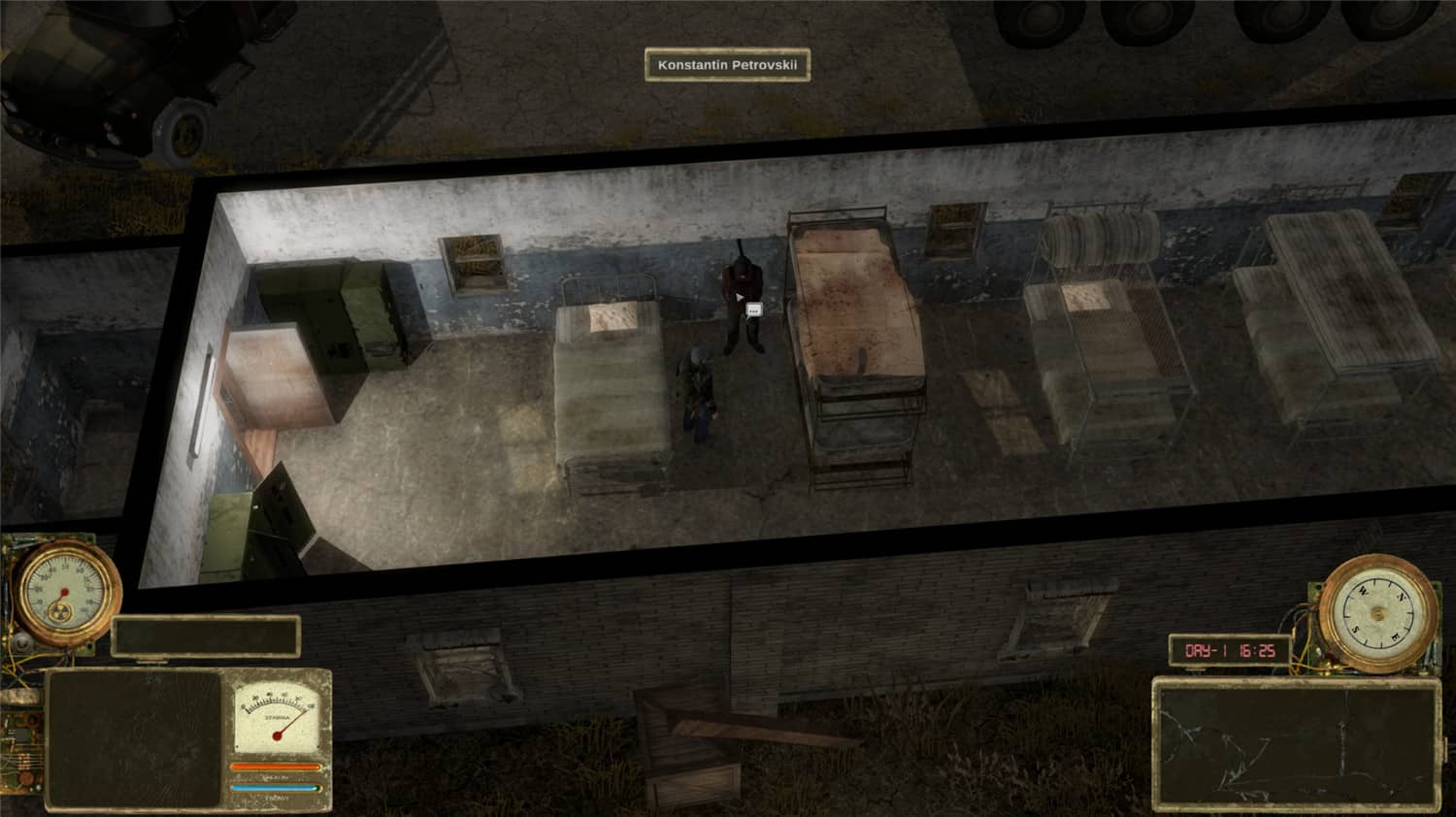Click the dark message display strip above the HUD
The image size is (1456, 817).
tap(206, 636)
